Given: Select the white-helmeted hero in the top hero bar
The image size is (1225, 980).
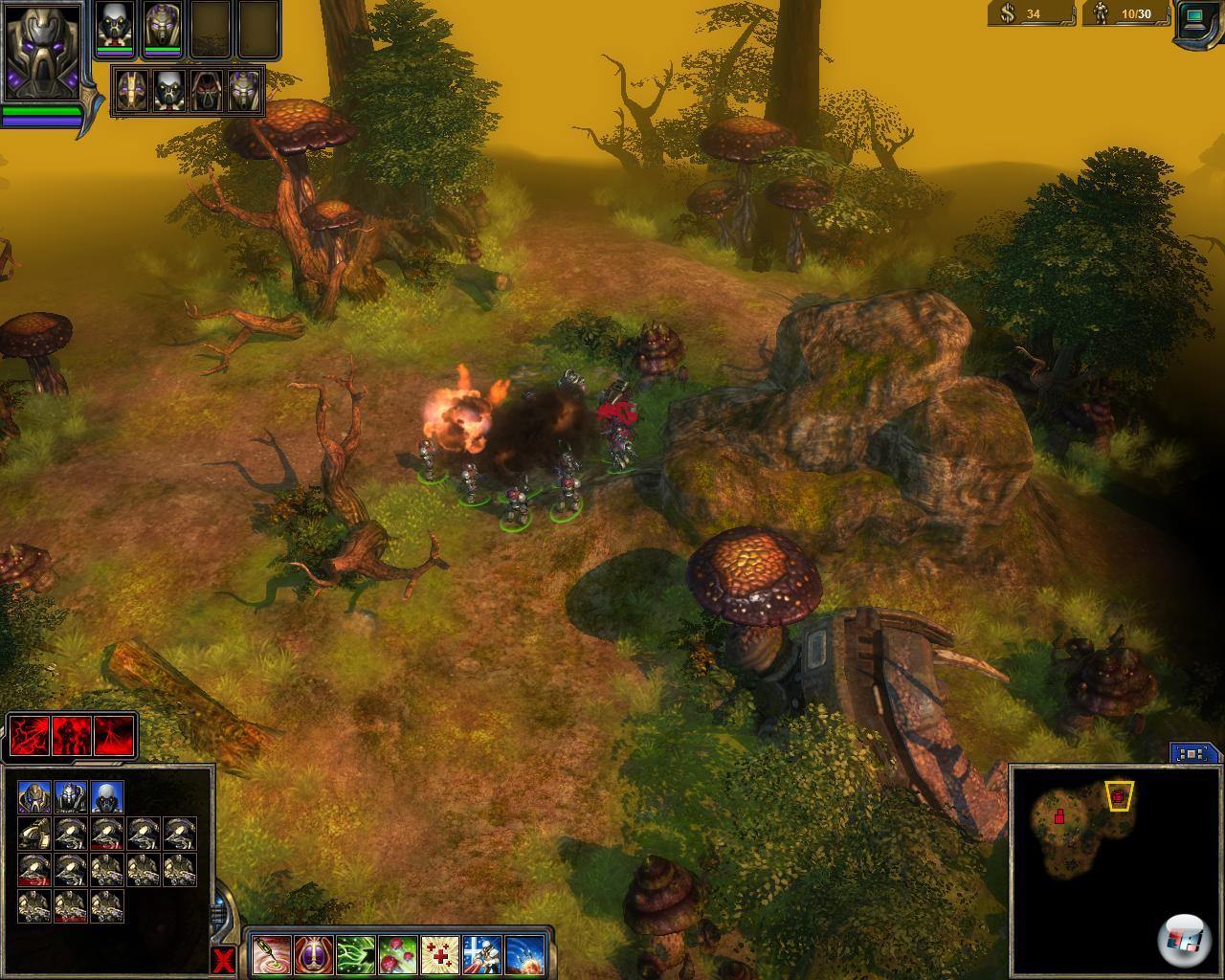Looking at the screenshot, I should tap(116, 28).
